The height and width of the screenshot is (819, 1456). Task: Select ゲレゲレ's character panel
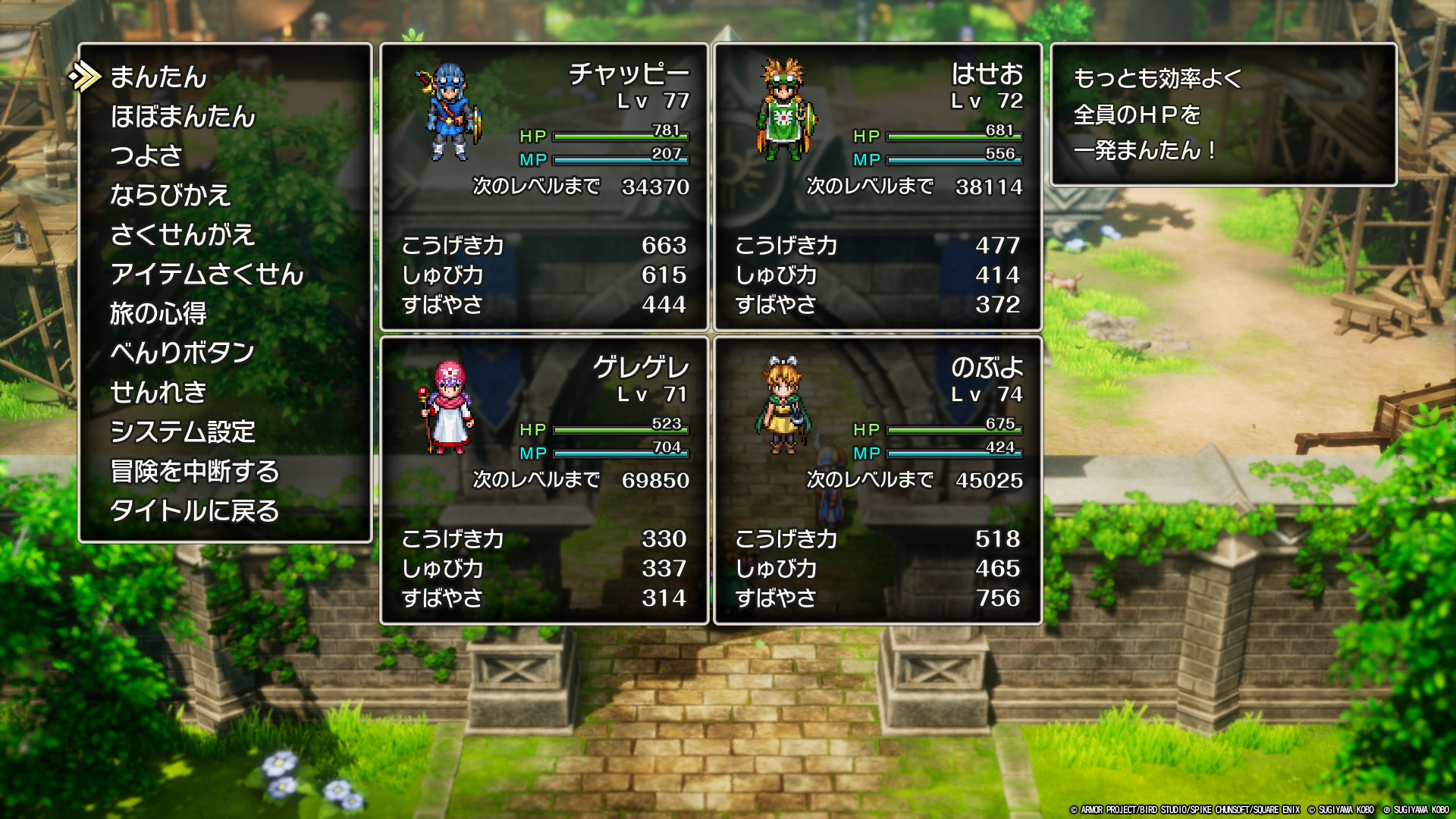544,481
